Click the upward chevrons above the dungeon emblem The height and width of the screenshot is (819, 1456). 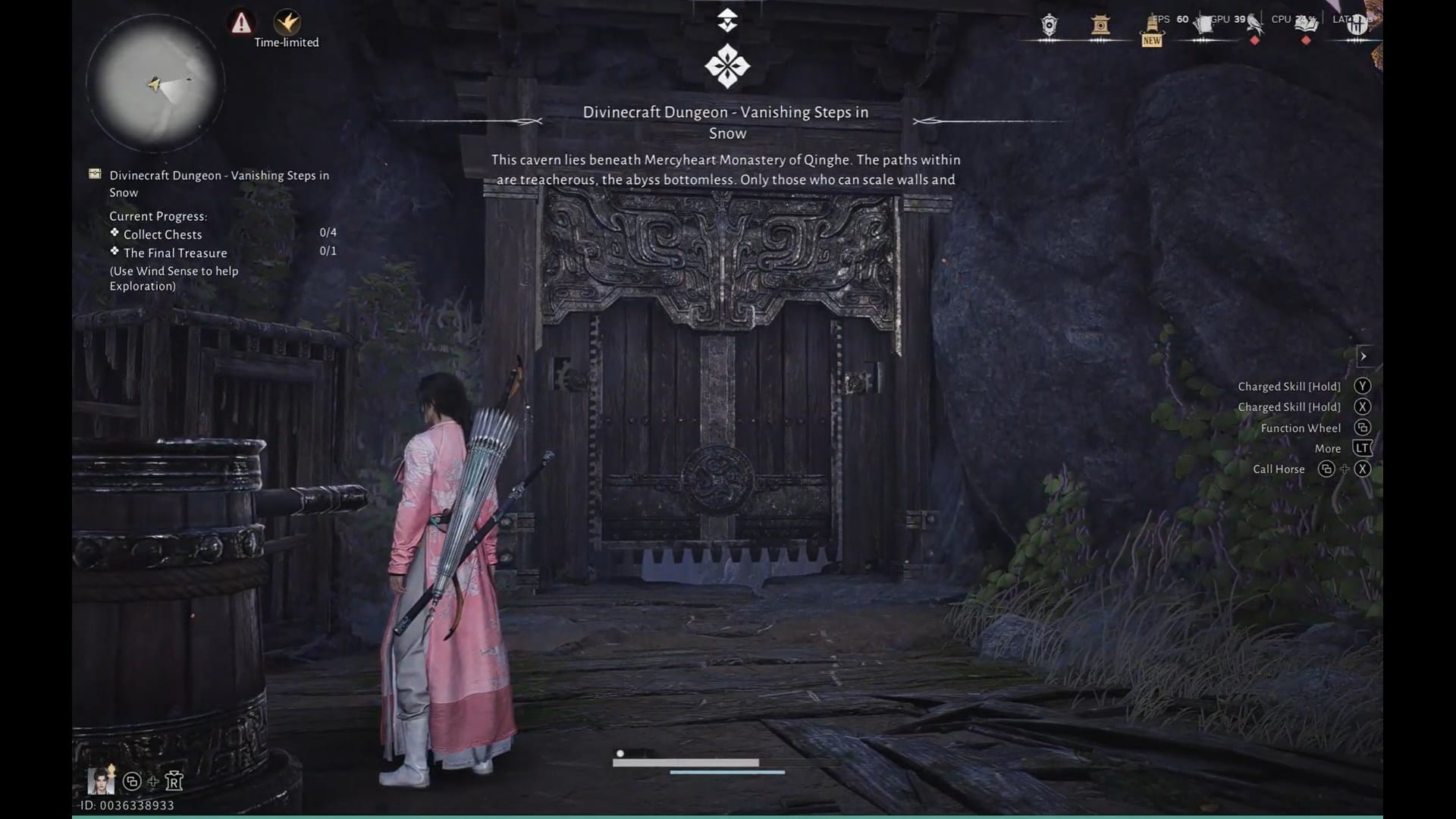pyautogui.click(x=728, y=17)
